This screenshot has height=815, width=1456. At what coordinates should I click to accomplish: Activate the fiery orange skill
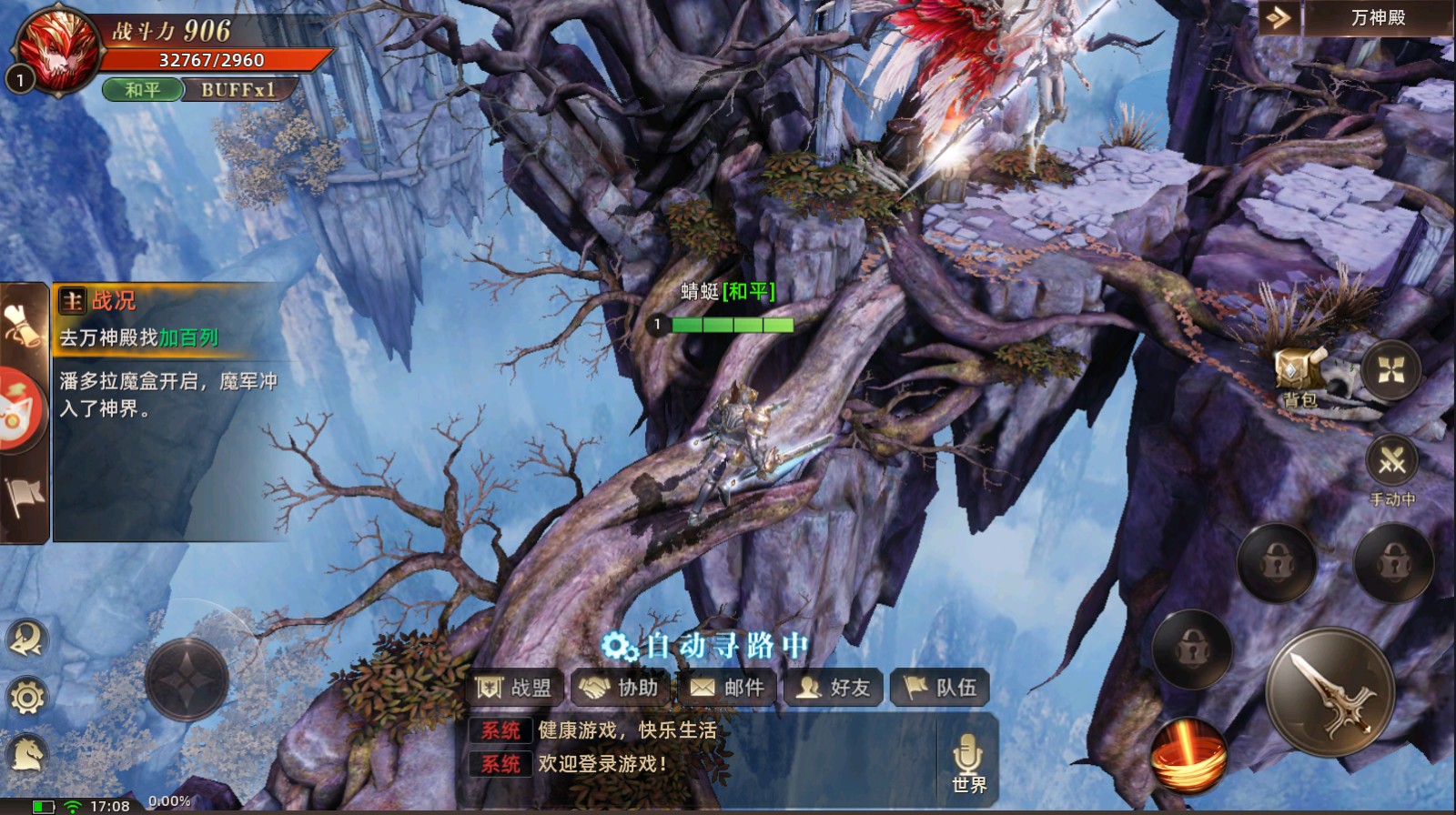tap(1188, 756)
